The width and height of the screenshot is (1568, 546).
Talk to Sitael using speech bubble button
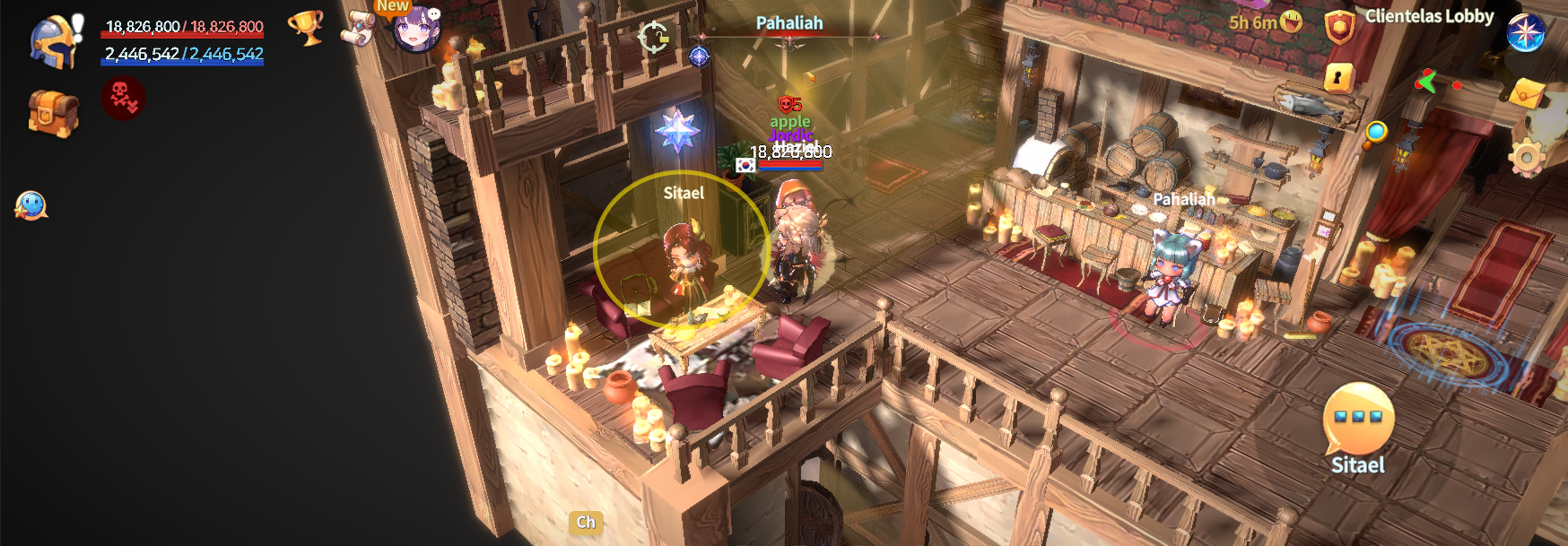(x=1358, y=420)
